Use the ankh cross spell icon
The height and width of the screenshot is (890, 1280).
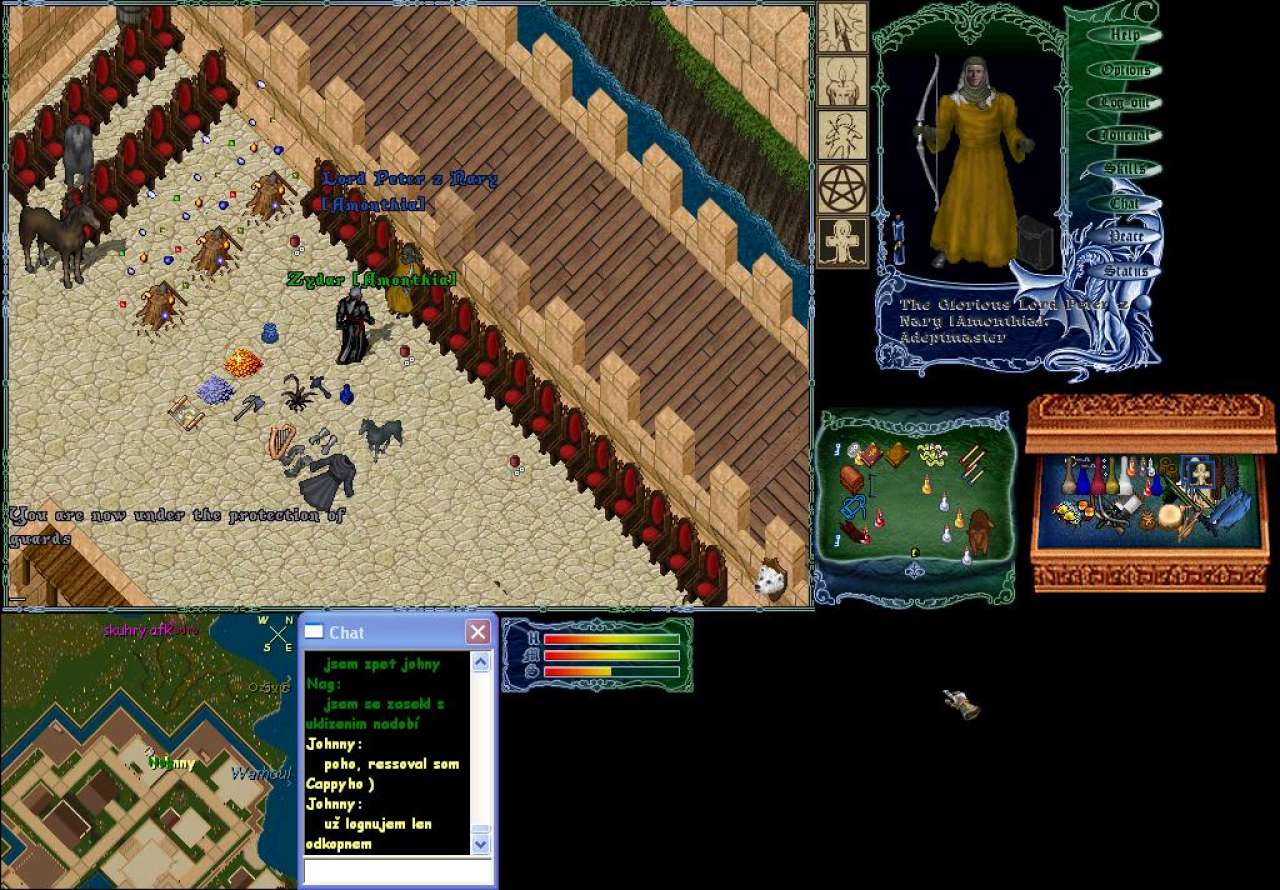tap(843, 243)
